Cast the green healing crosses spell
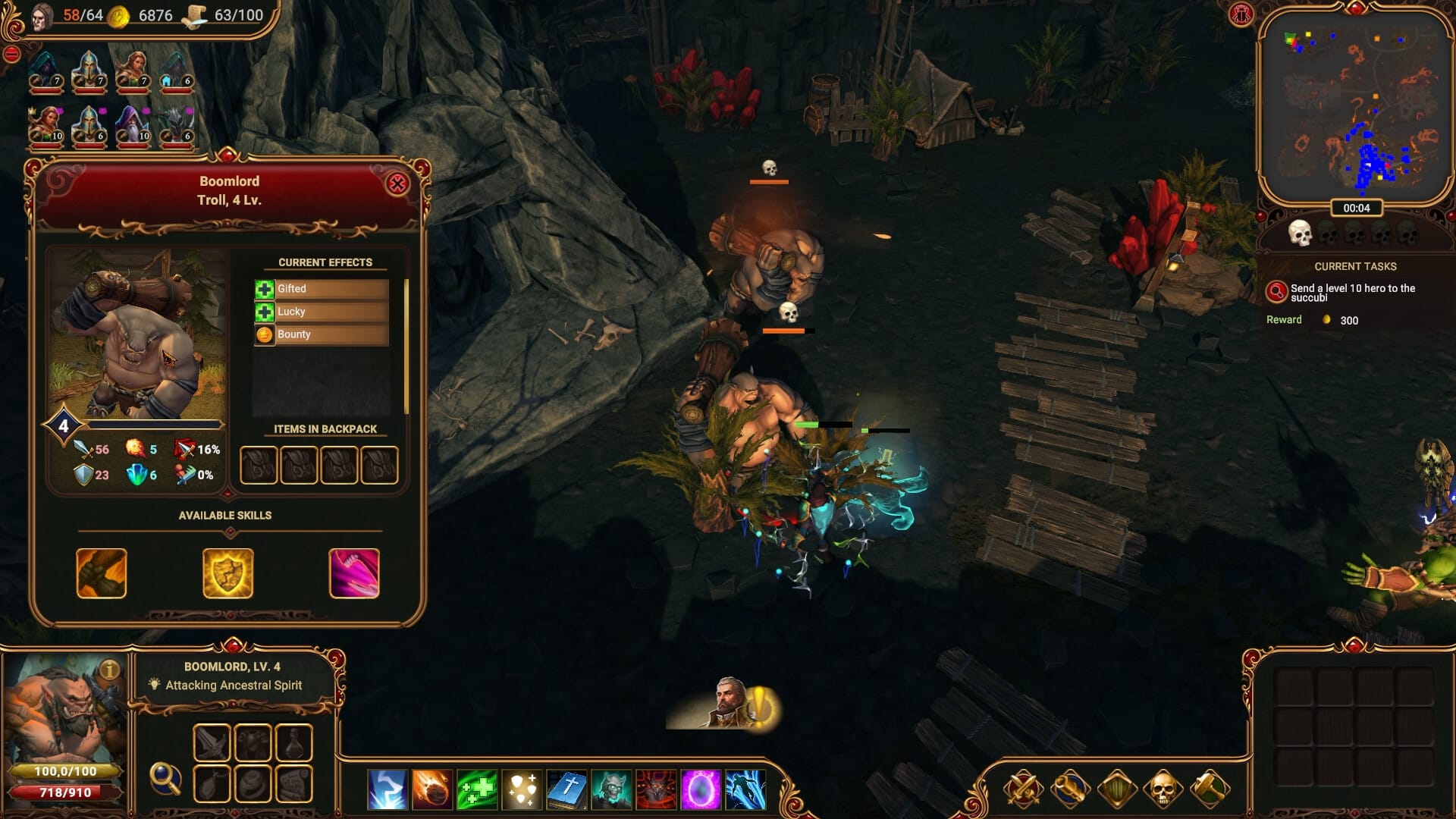The image size is (1456, 819). (x=477, y=789)
